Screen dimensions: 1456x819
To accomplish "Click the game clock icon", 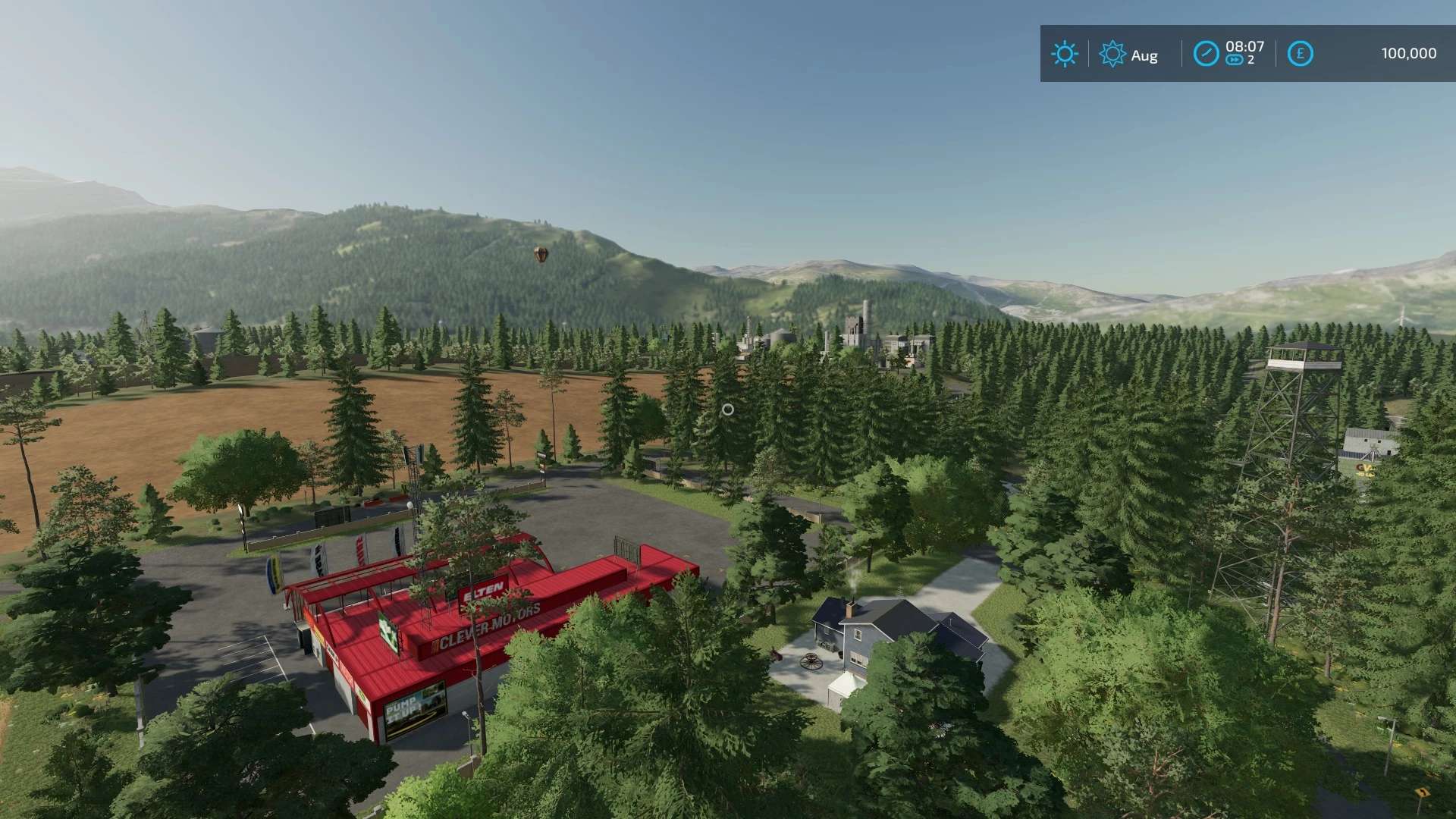I will [1206, 54].
